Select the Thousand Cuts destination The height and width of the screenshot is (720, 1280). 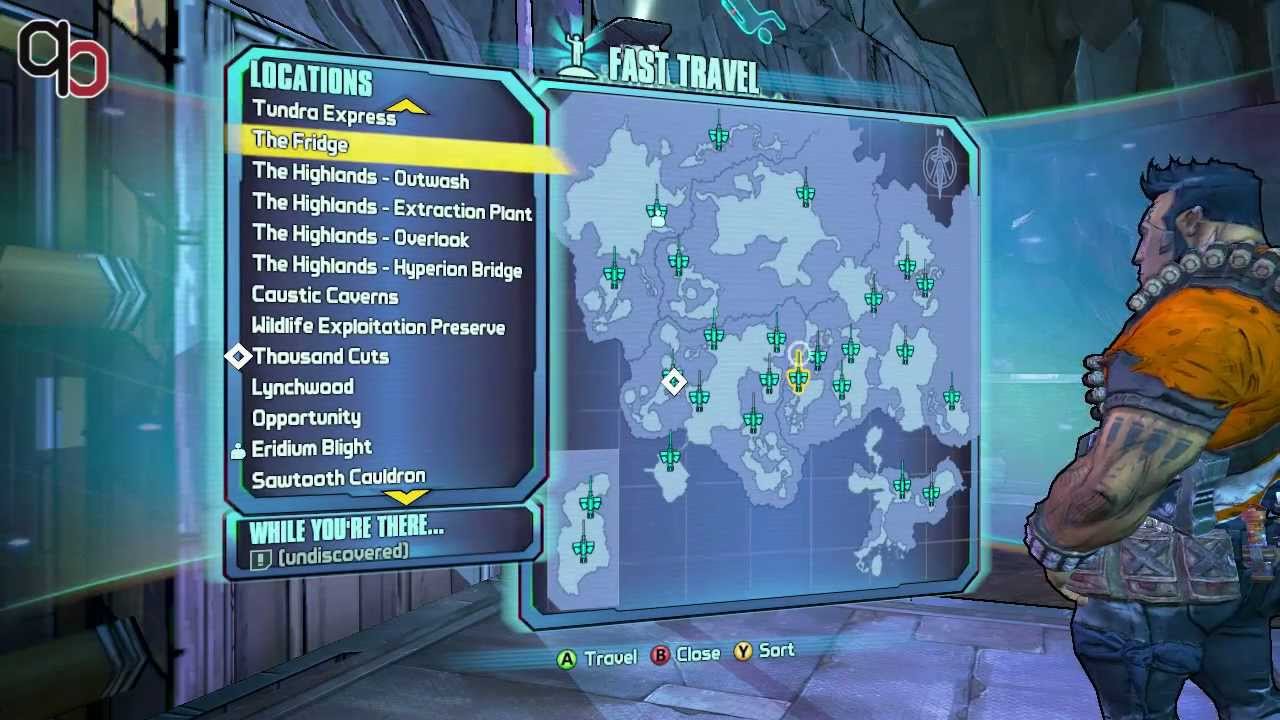(320, 357)
